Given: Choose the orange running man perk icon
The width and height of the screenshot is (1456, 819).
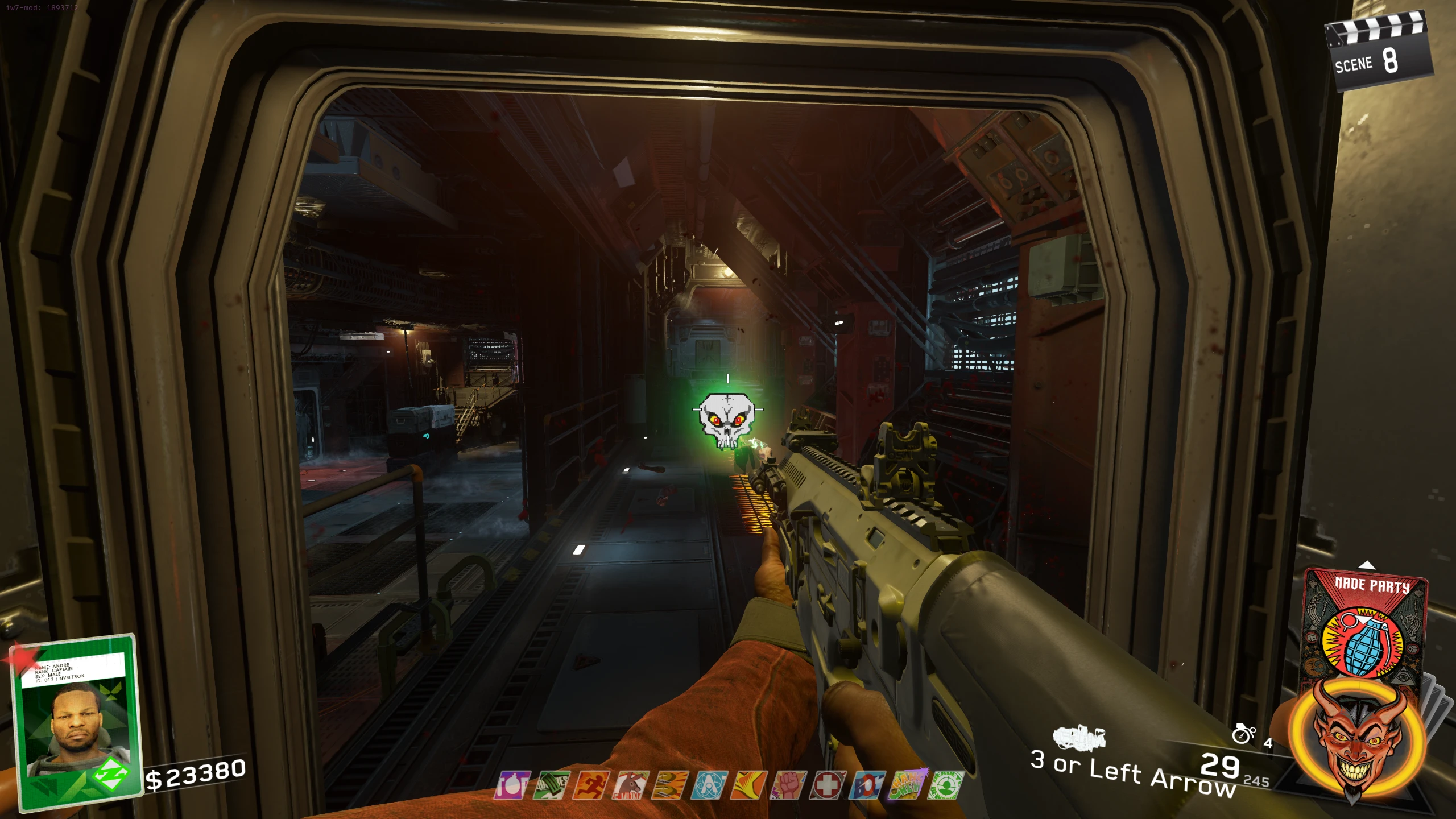Looking at the screenshot, I should pyautogui.click(x=591, y=786).
